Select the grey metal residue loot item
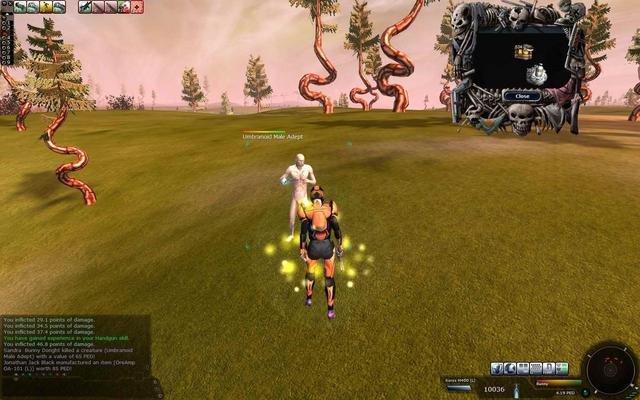The width and height of the screenshot is (640, 400). 536,74
